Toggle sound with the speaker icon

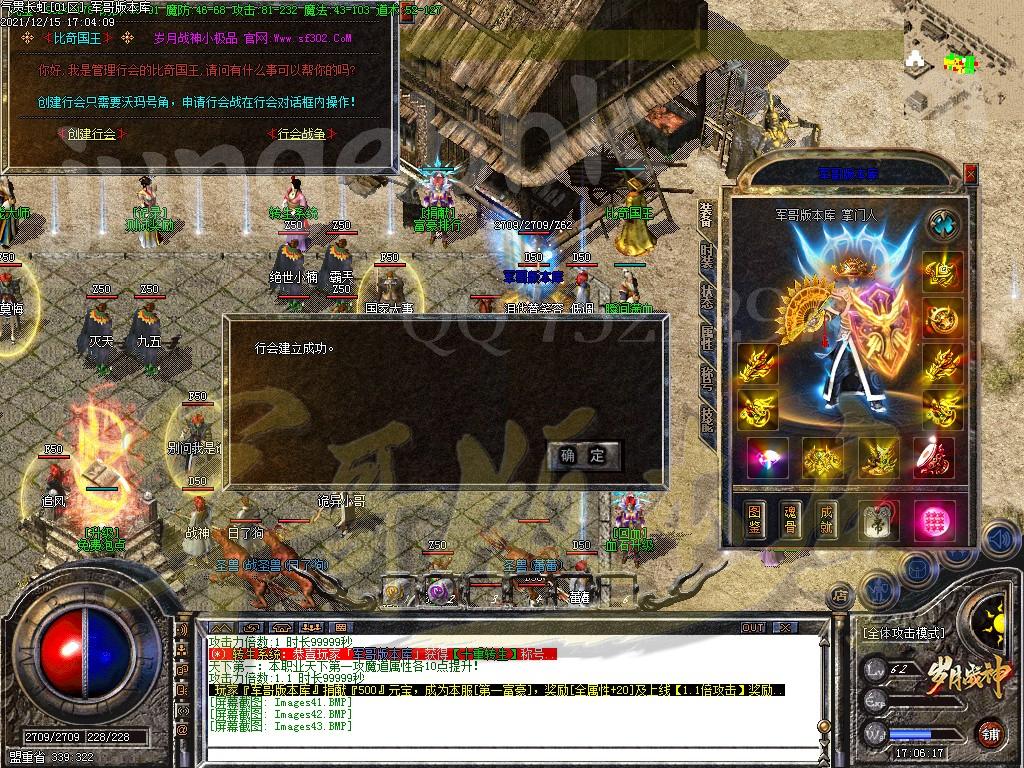click(998, 540)
